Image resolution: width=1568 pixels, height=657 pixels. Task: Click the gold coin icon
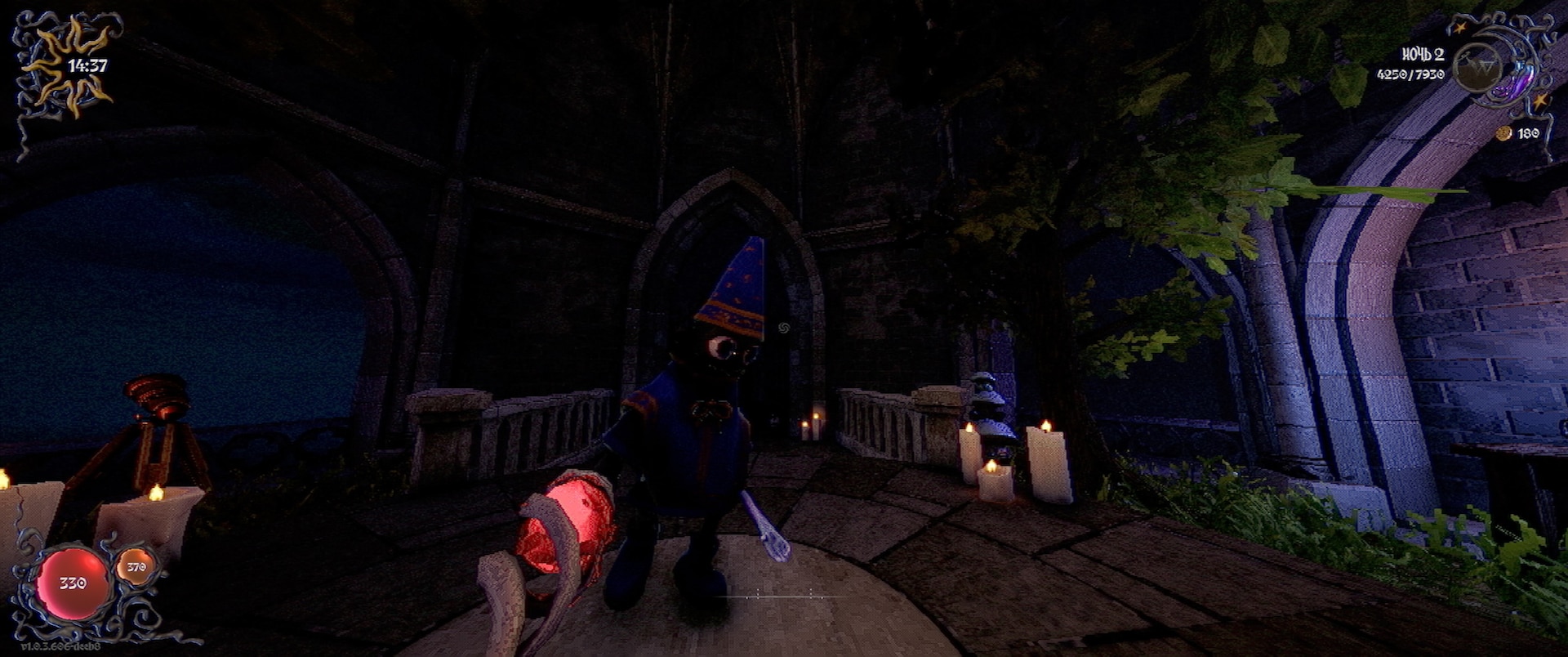(x=1504, y=133)
